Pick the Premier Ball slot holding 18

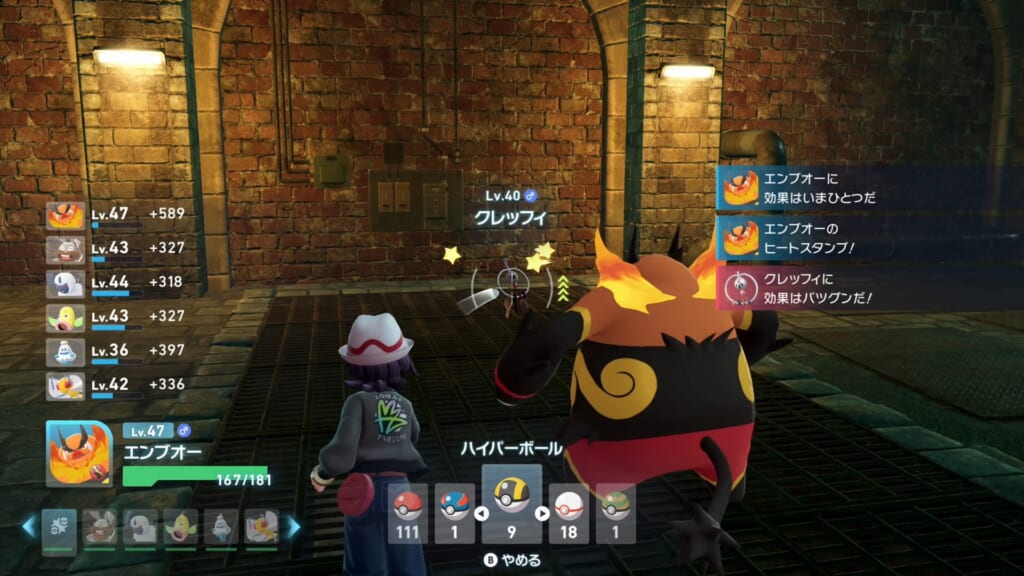pyautogui.click(x=568, y=512)
